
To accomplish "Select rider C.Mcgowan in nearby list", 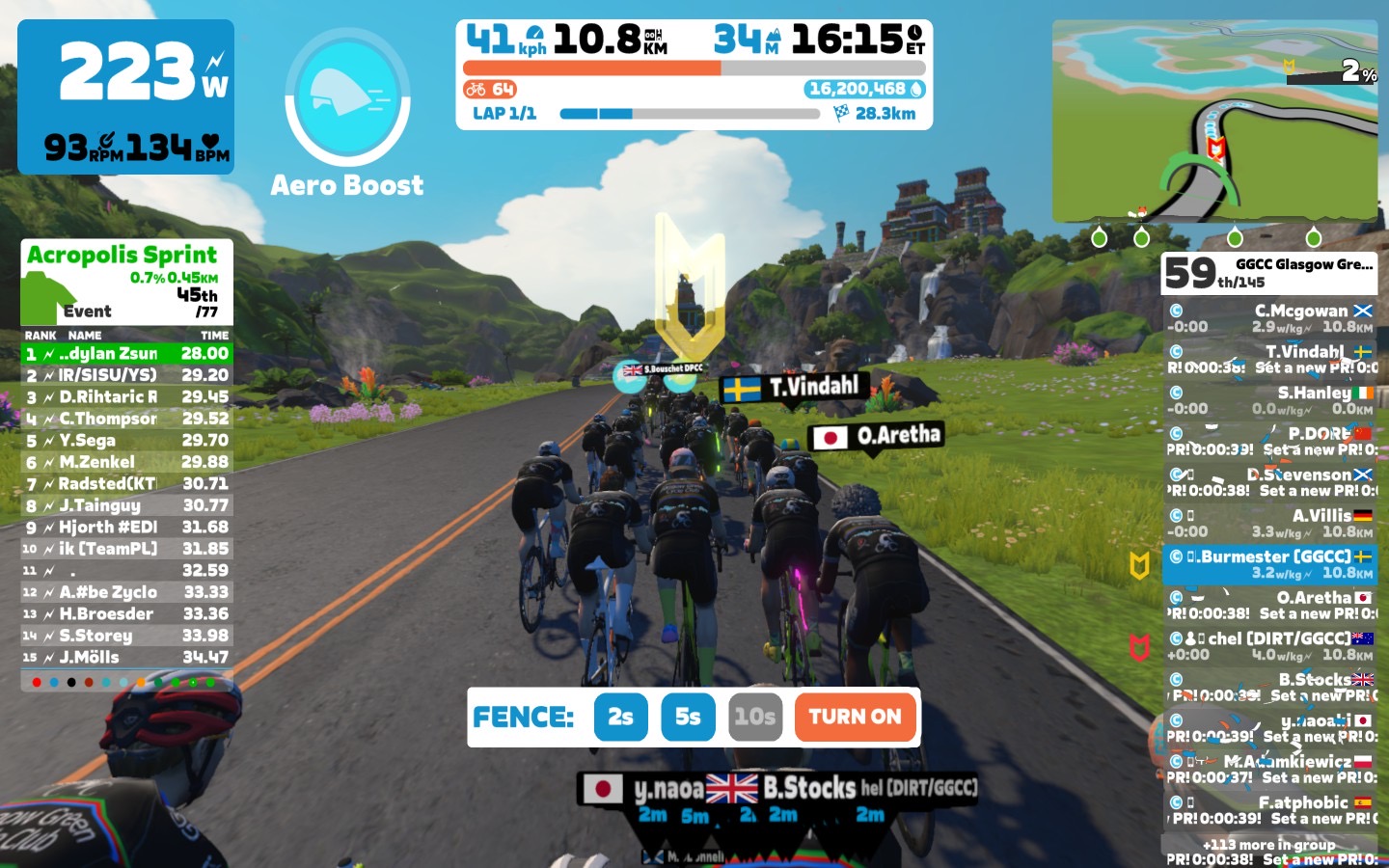I will click(1269, 318).
